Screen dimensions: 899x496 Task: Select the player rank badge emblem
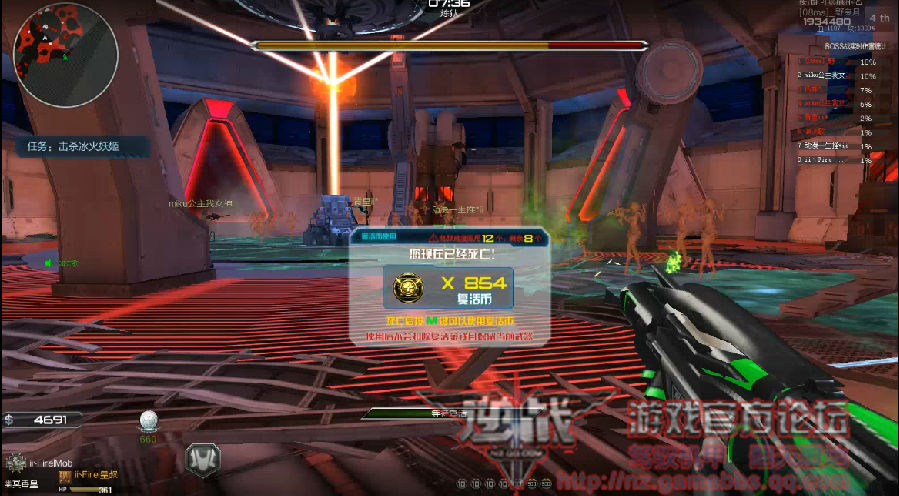[x=16, y=462]
